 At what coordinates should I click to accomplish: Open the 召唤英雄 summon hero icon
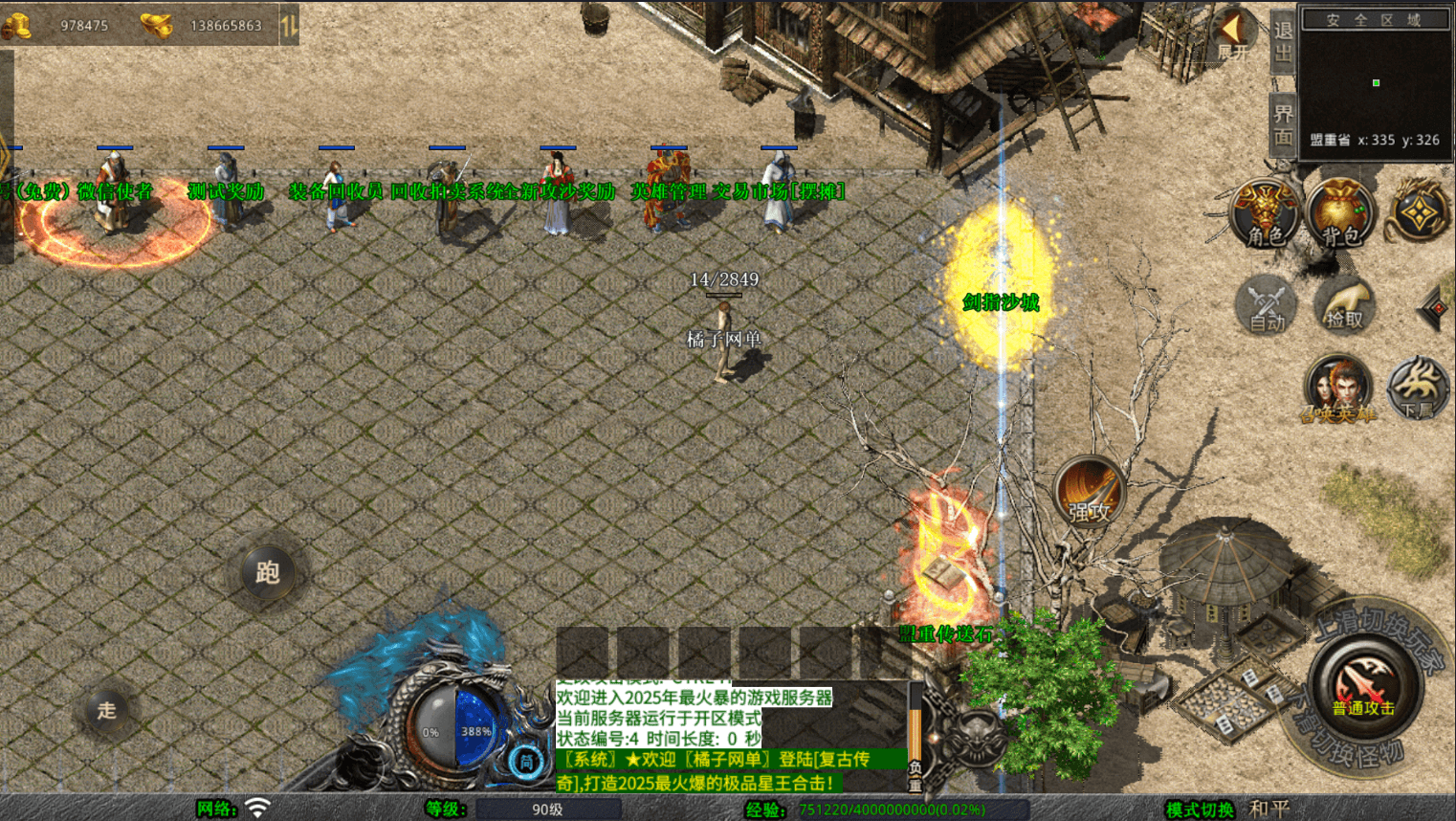click(x=1338, y=388)
